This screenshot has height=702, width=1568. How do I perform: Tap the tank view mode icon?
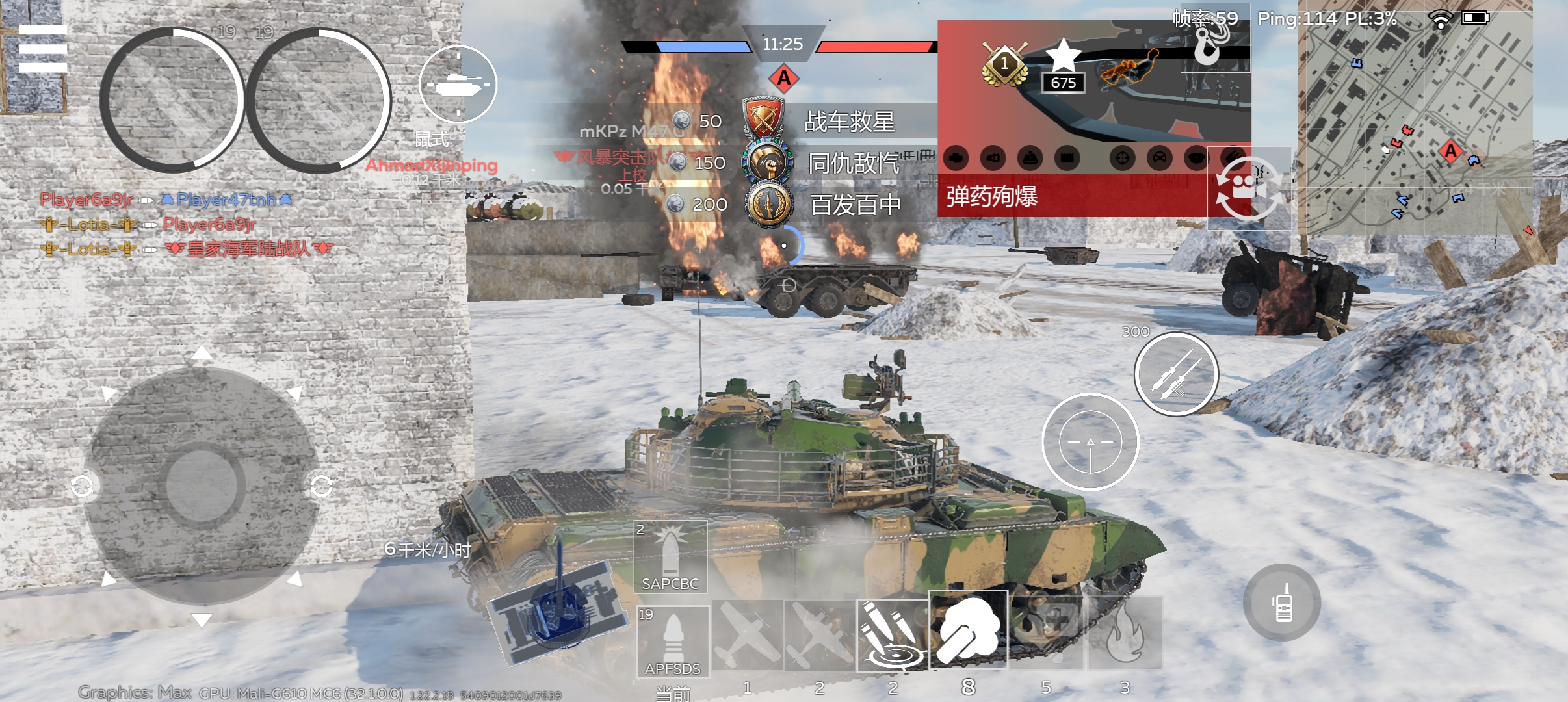tap(458, 84)
